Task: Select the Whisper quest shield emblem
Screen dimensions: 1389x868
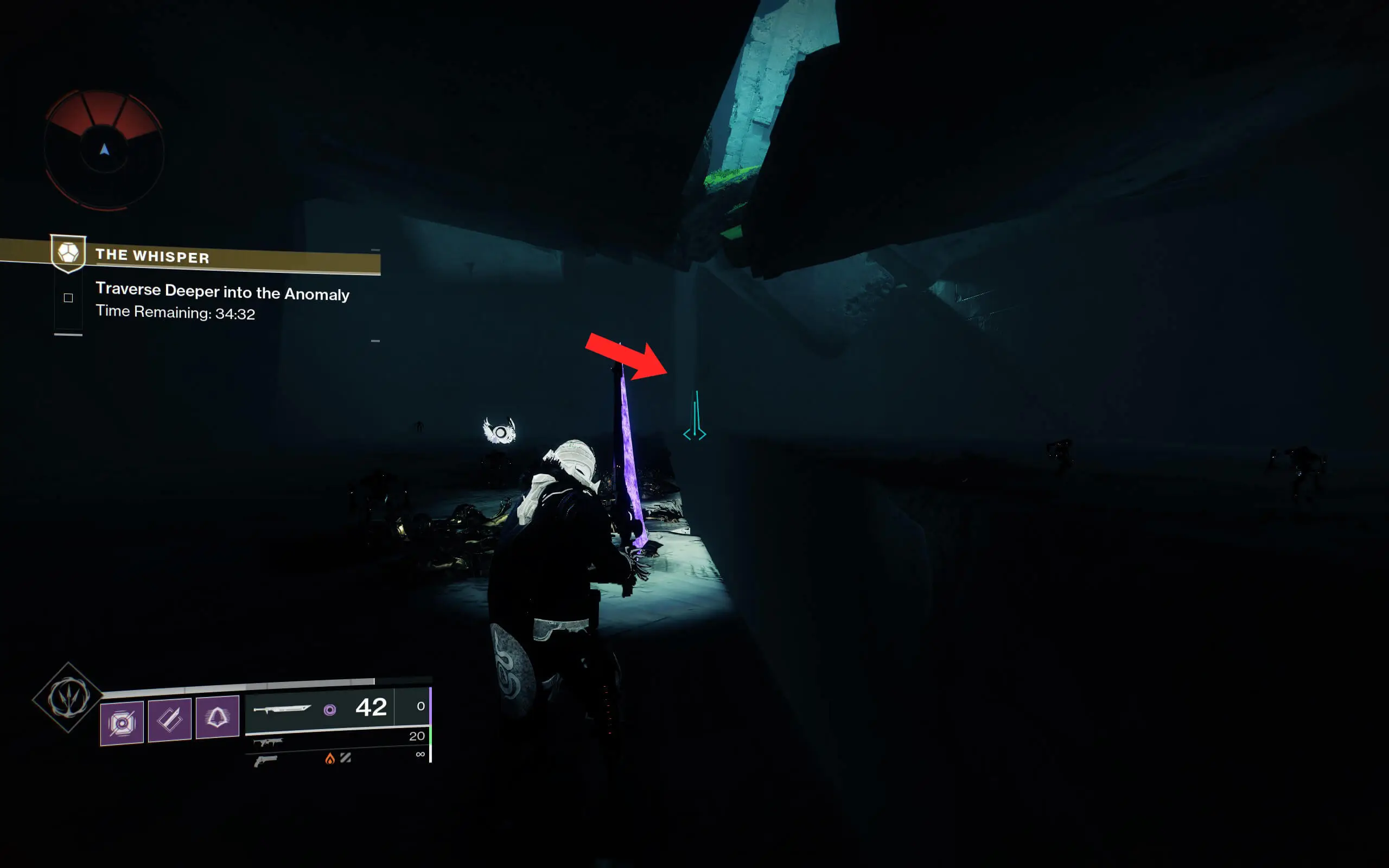Action: point(68,253)
